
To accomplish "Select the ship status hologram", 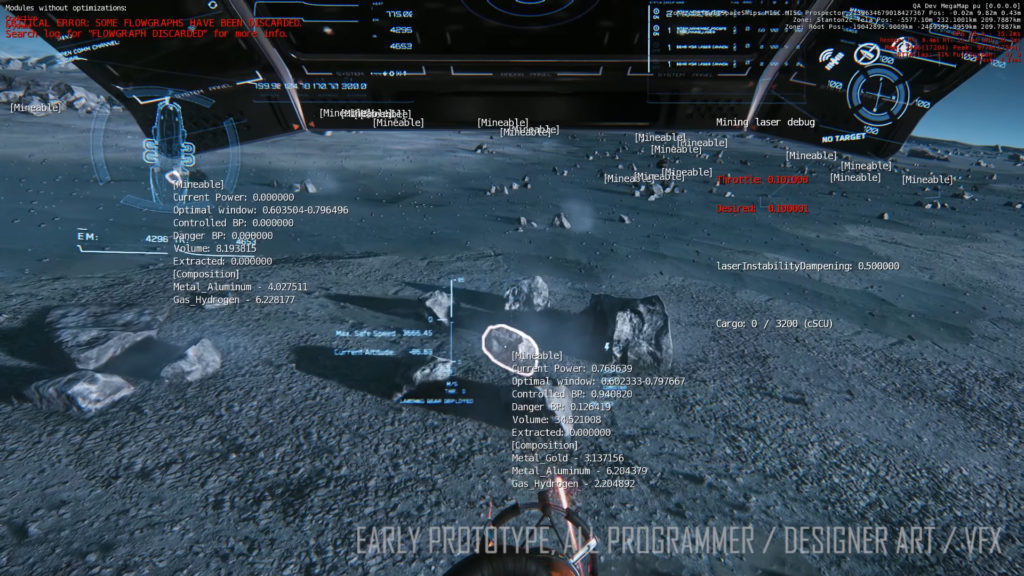I will click(166, 142).
